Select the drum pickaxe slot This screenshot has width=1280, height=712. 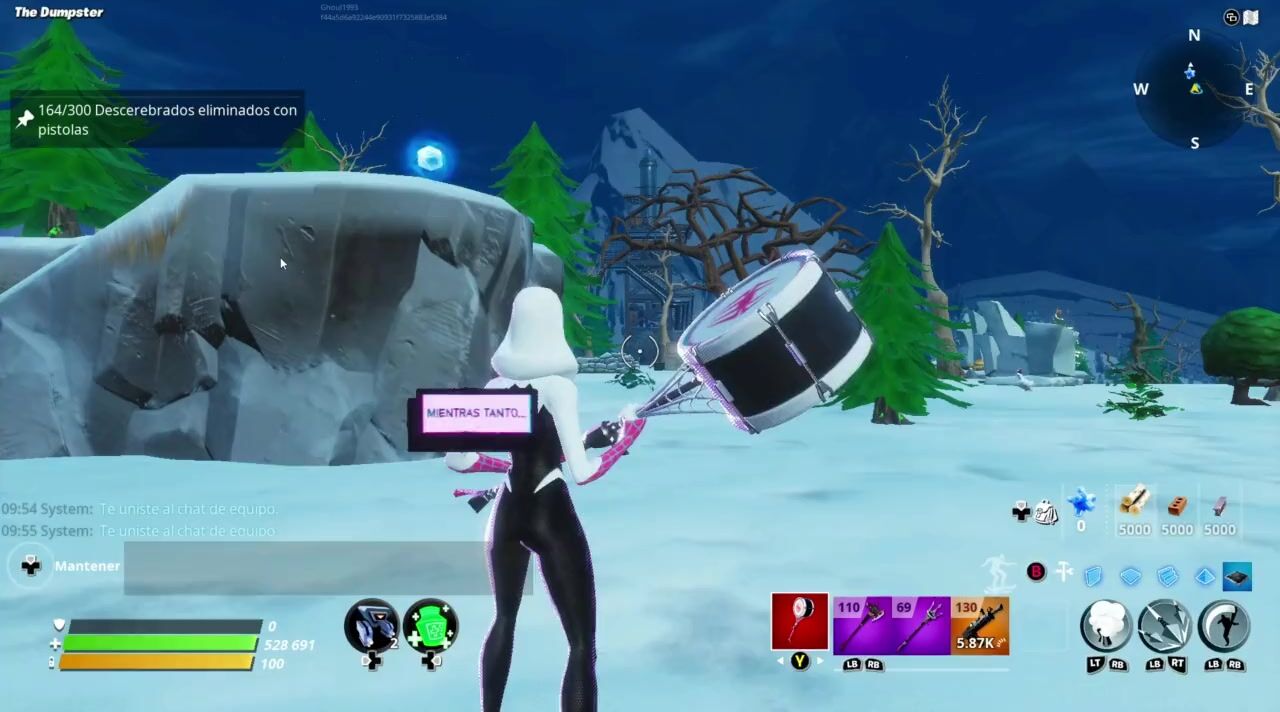pos(799,621)
